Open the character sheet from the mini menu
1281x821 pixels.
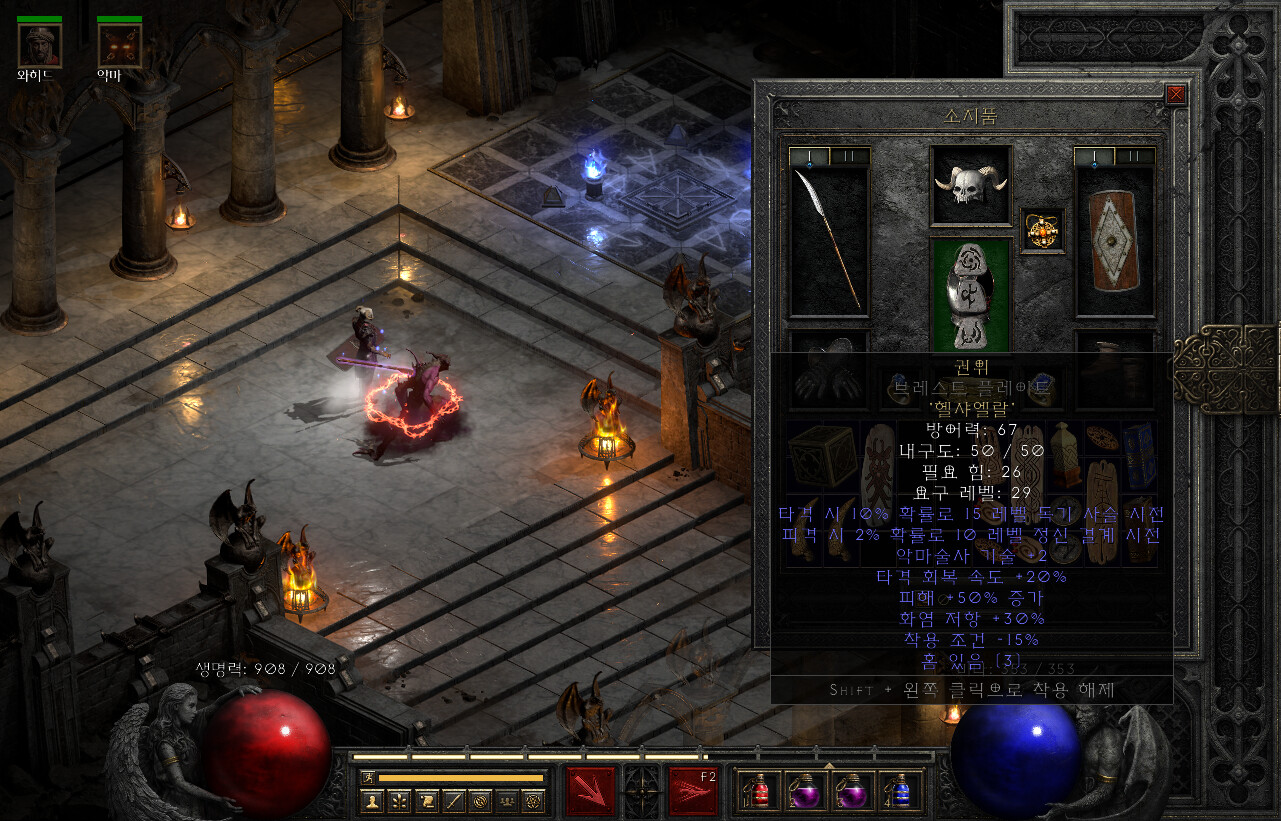tap(373, 801)
